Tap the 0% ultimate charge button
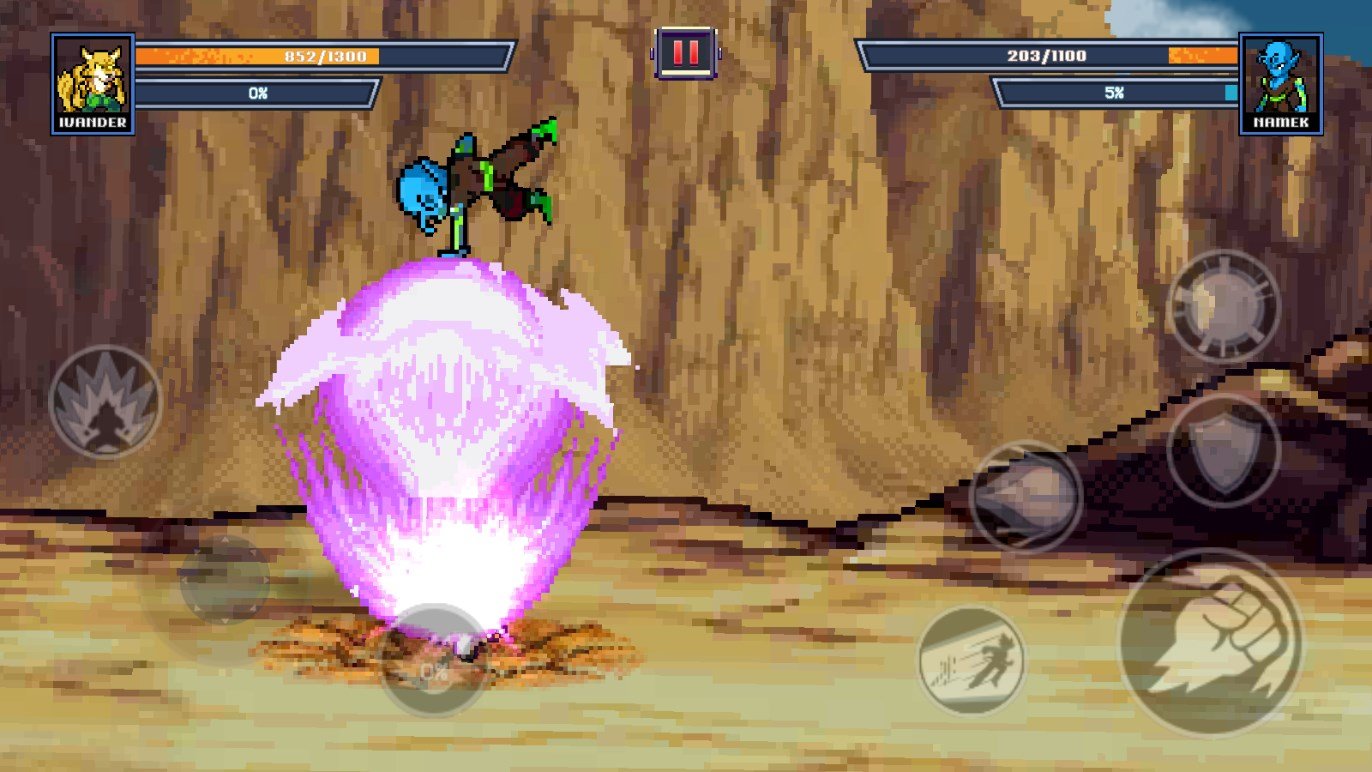Screen dimensions: 1372x772 coord(433,660)
